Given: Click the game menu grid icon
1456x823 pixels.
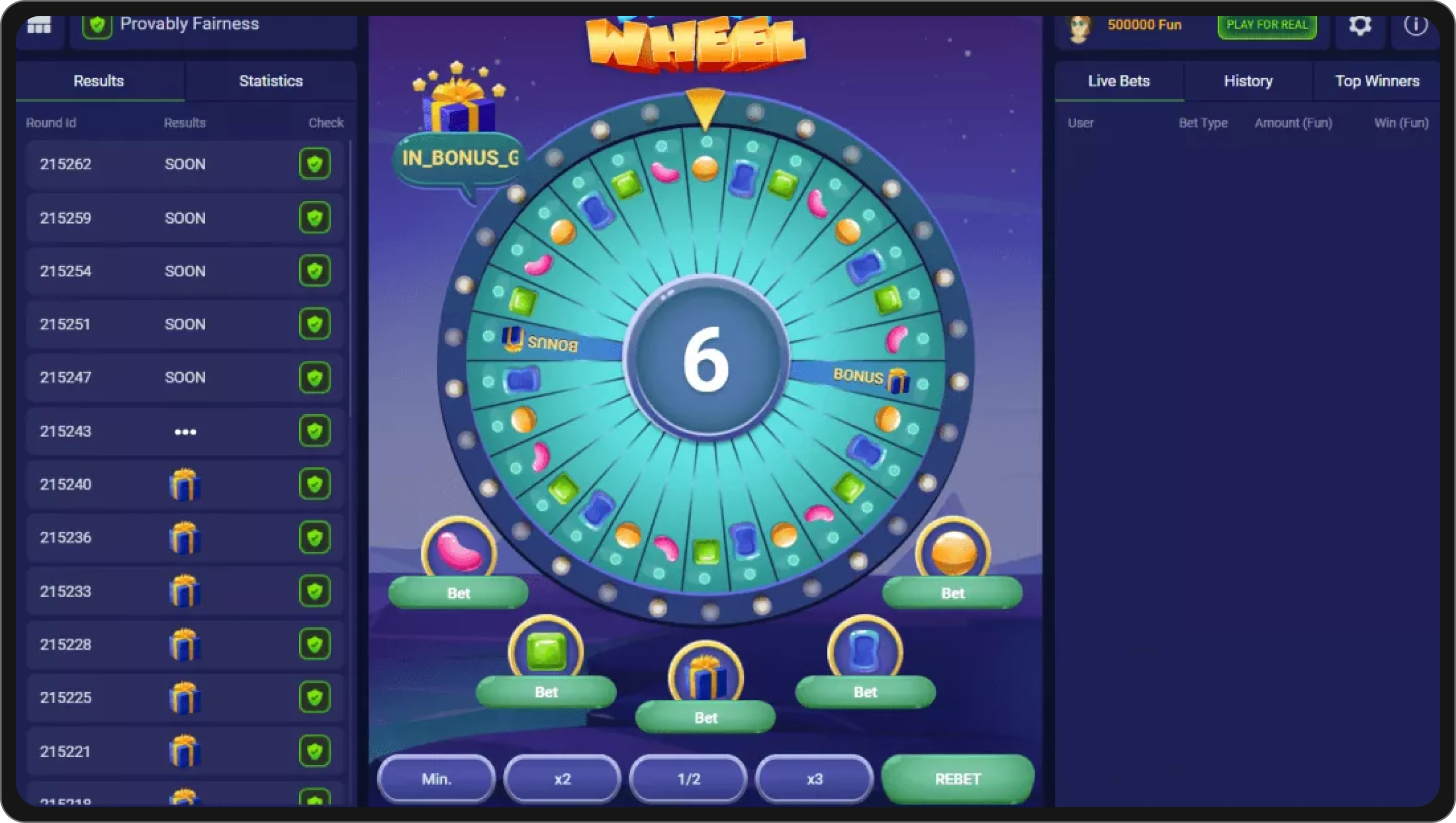Looking at the screenshot, I should coord(40,25).
